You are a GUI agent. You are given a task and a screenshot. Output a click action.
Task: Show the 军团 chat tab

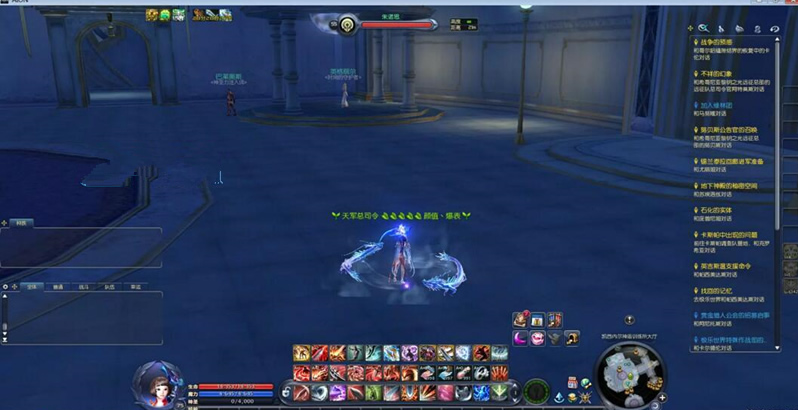tap(136, 286)
